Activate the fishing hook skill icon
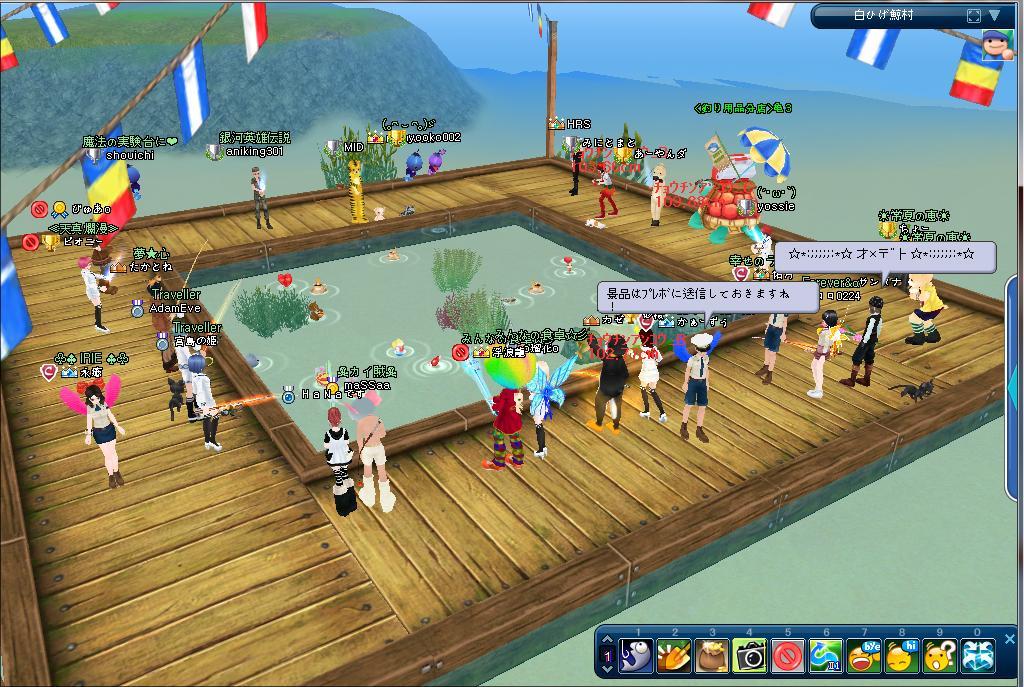1024x687 pixels. (x=636, y=656)
